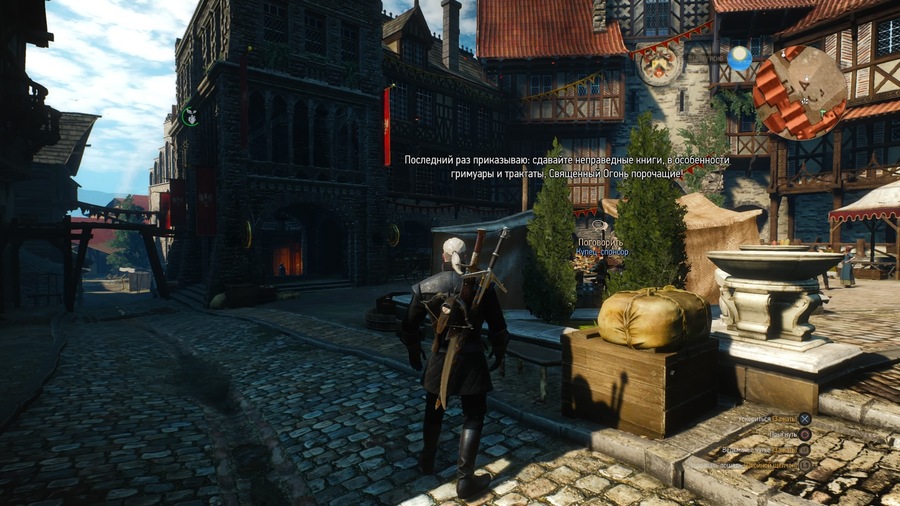Click the herb buff icon with green ring
This screenshot has height=506, width=900.
click(x=190, y=116)
